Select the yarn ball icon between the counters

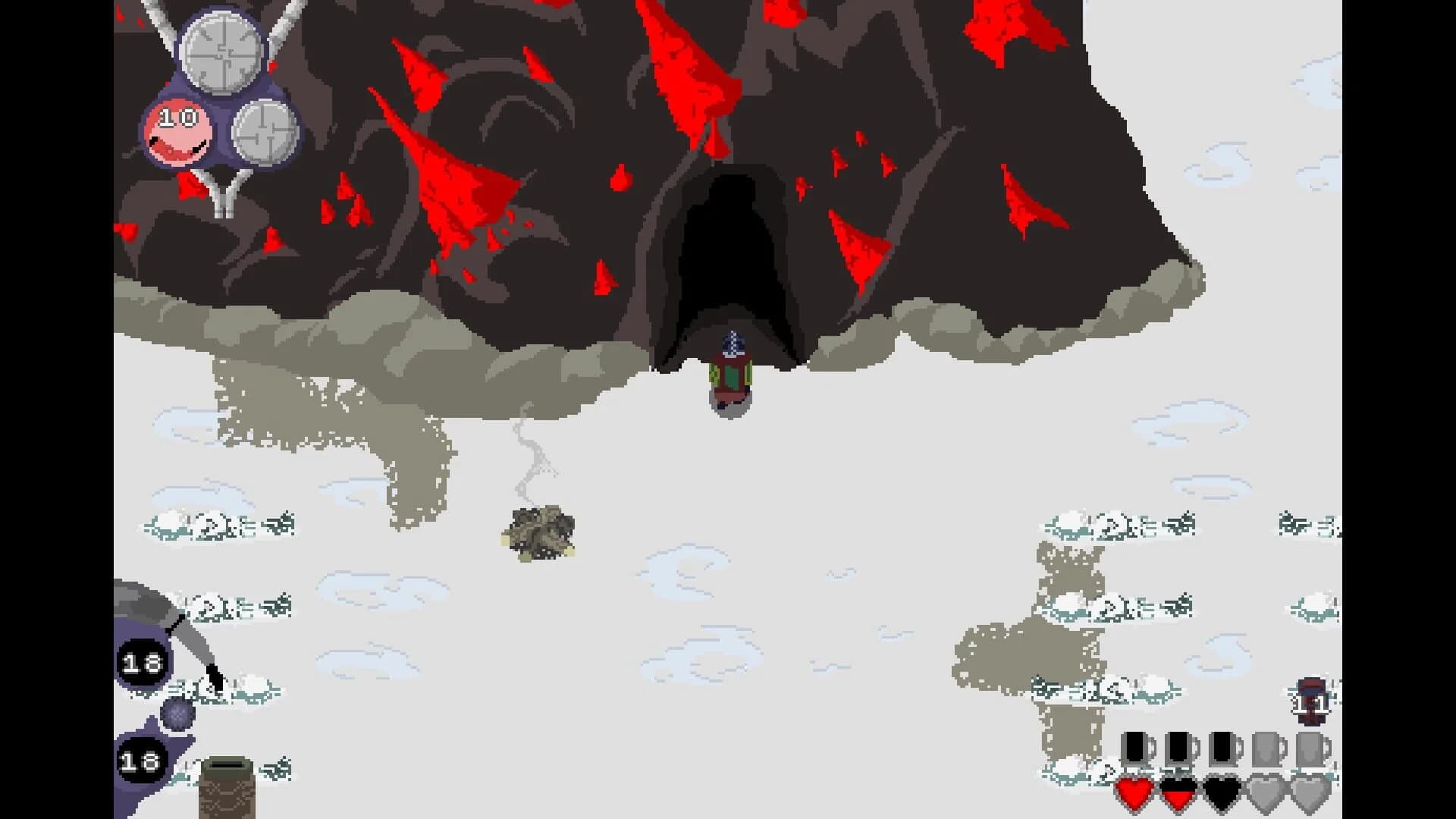click(x=177, y=714)
